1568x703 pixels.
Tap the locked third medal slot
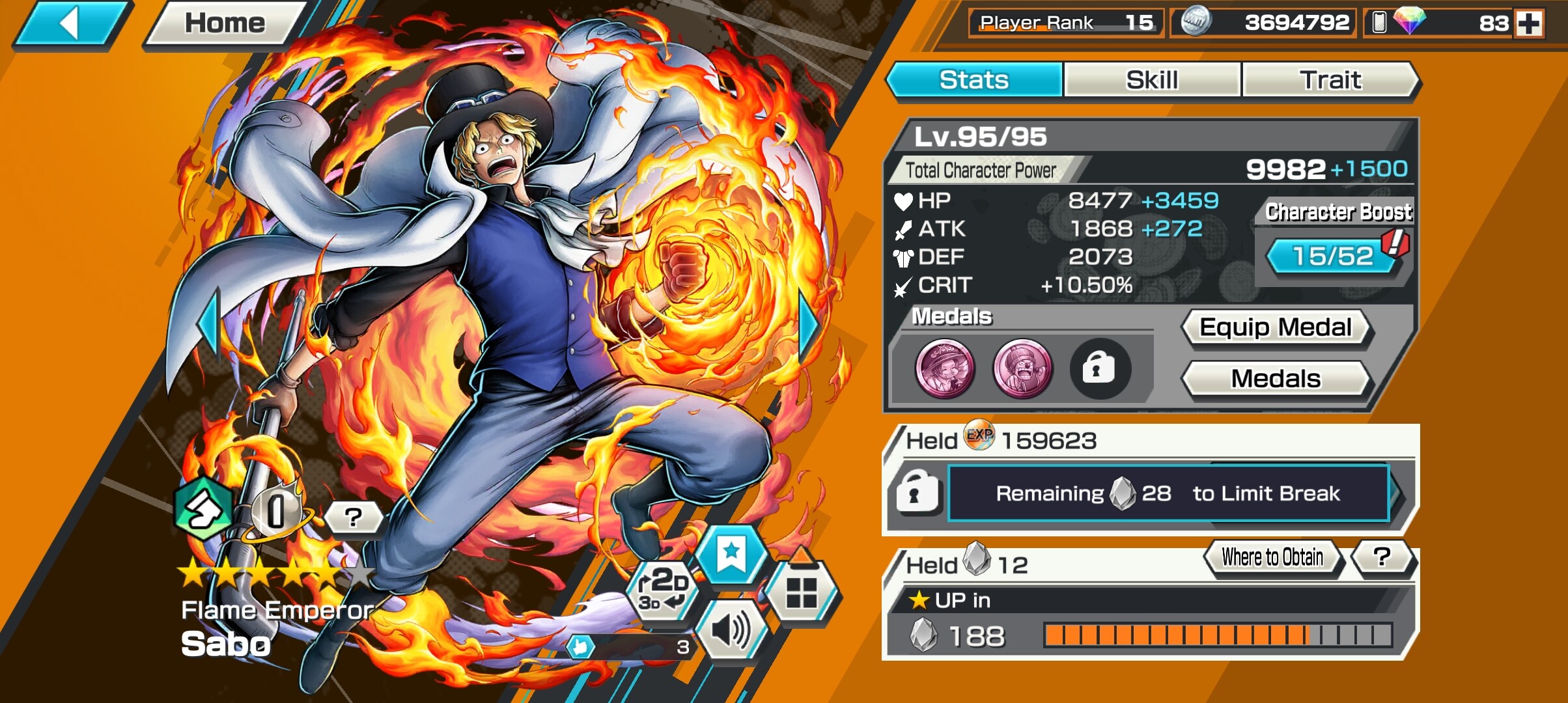tap(1099, 368)
